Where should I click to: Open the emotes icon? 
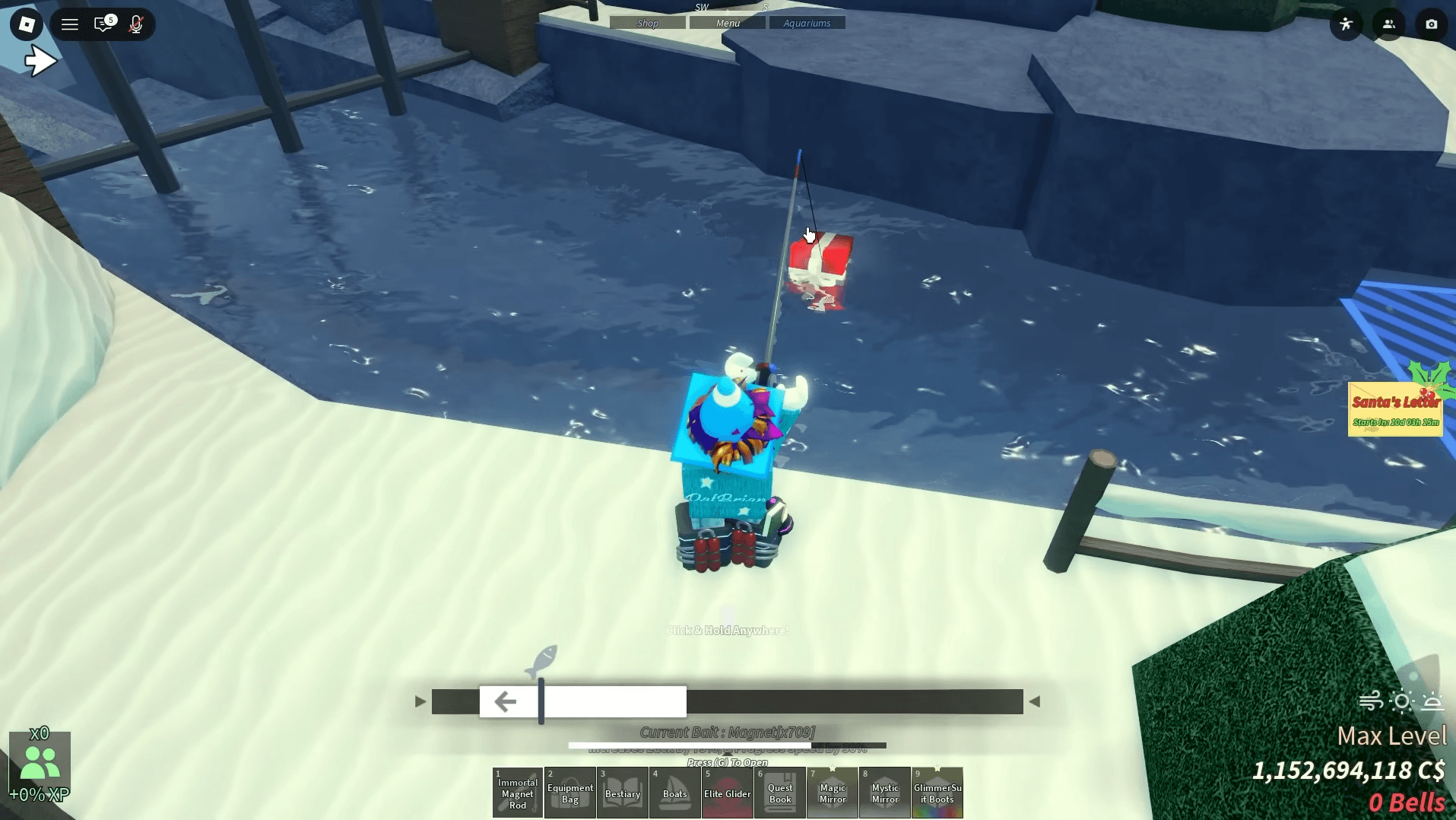coord(1346,24)
